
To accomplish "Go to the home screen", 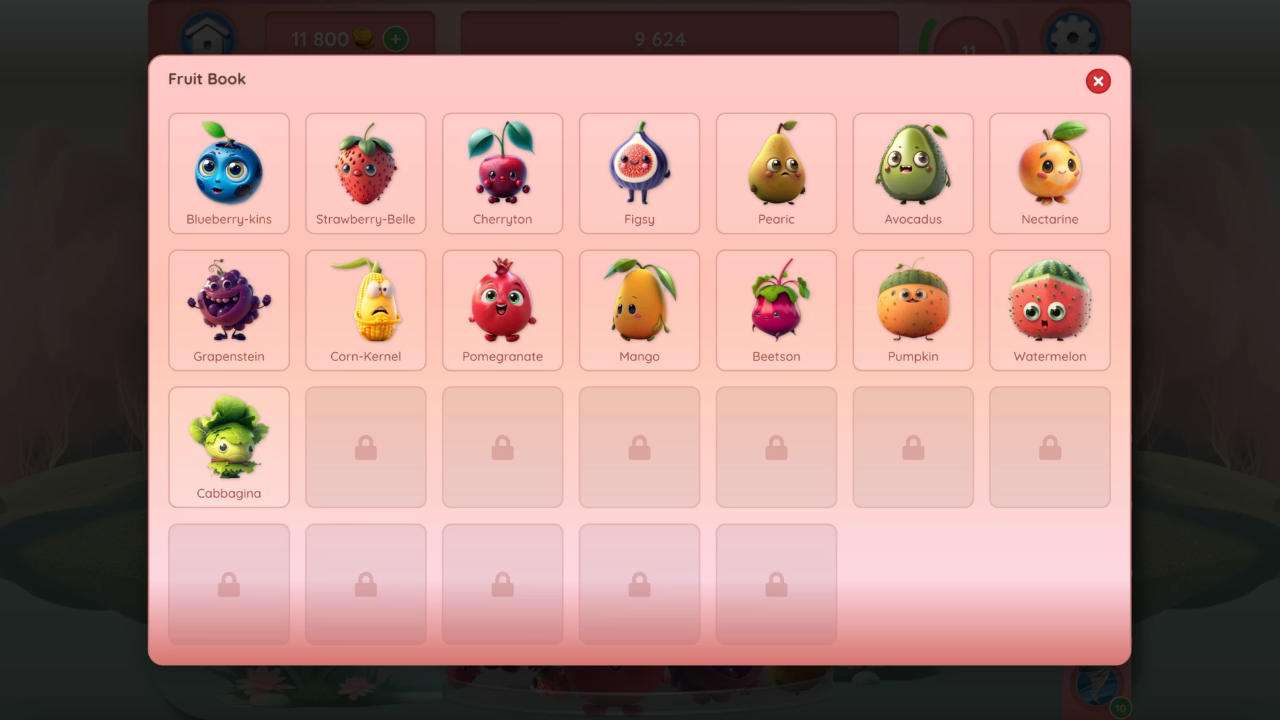I will [x=208, y=36].
